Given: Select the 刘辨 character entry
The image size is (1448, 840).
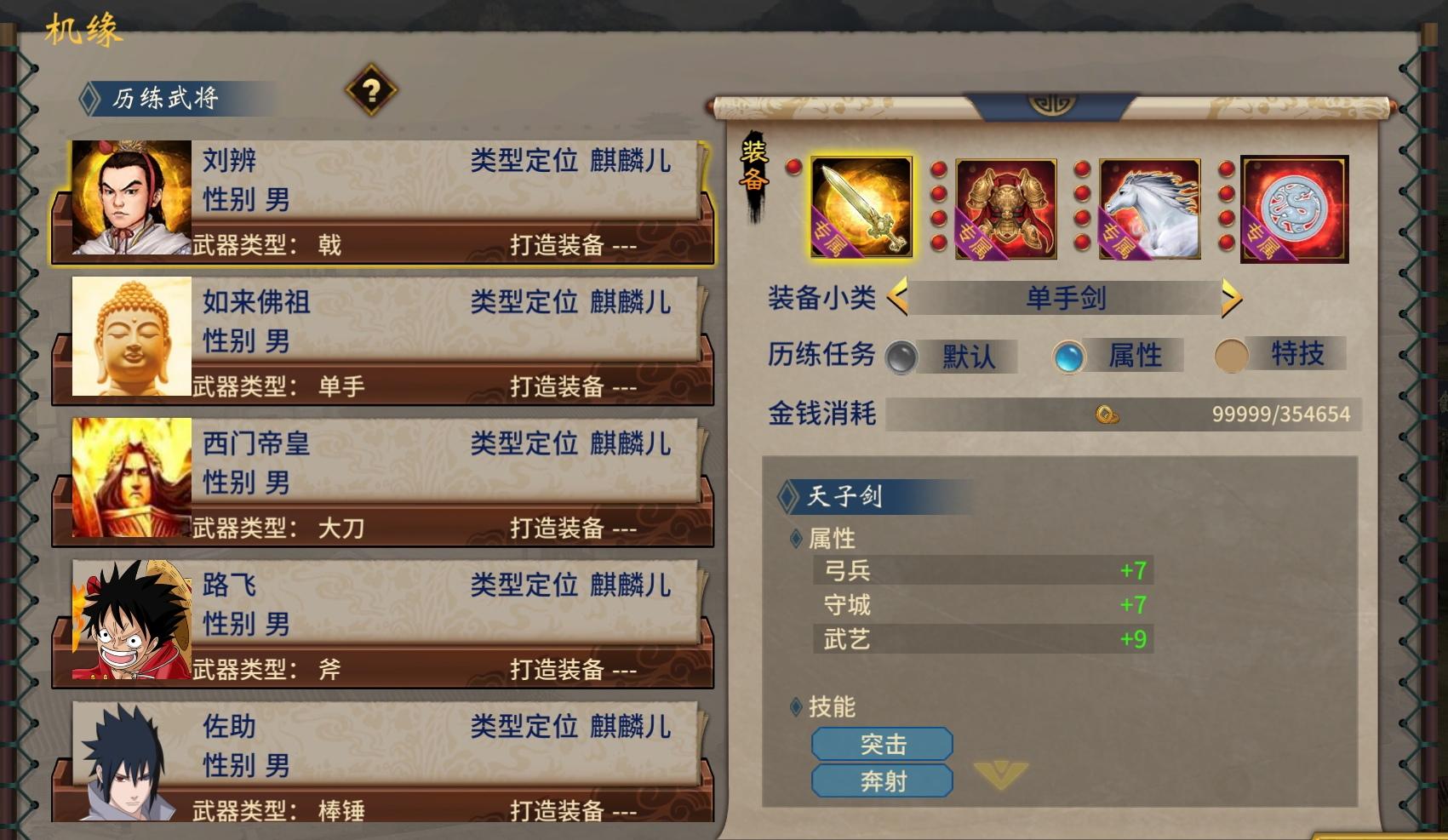Looking at the screenshot, I should (383, 197).
